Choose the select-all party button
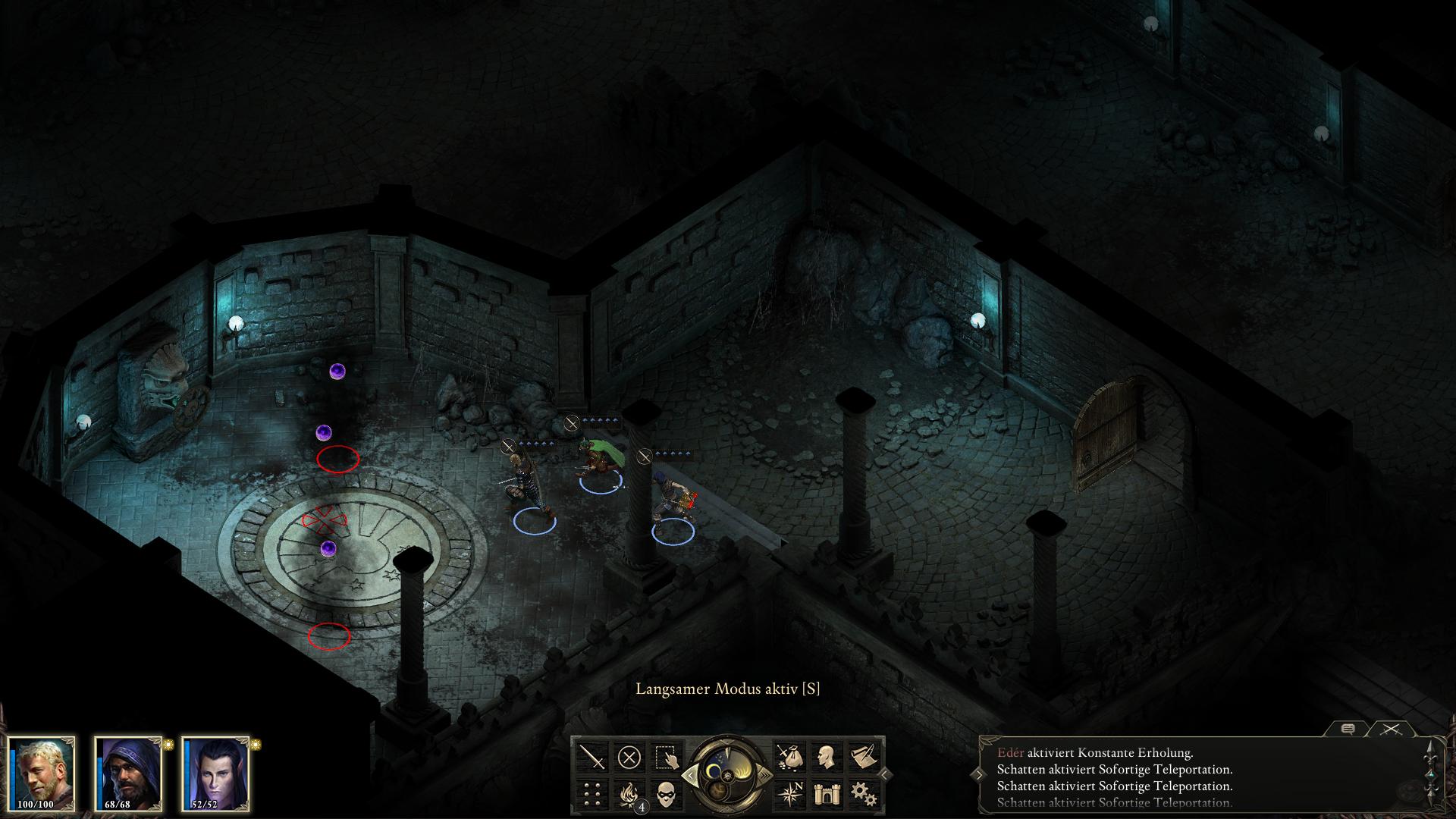This screenshot has height=819, width=1456. click(x=667, y=757)
